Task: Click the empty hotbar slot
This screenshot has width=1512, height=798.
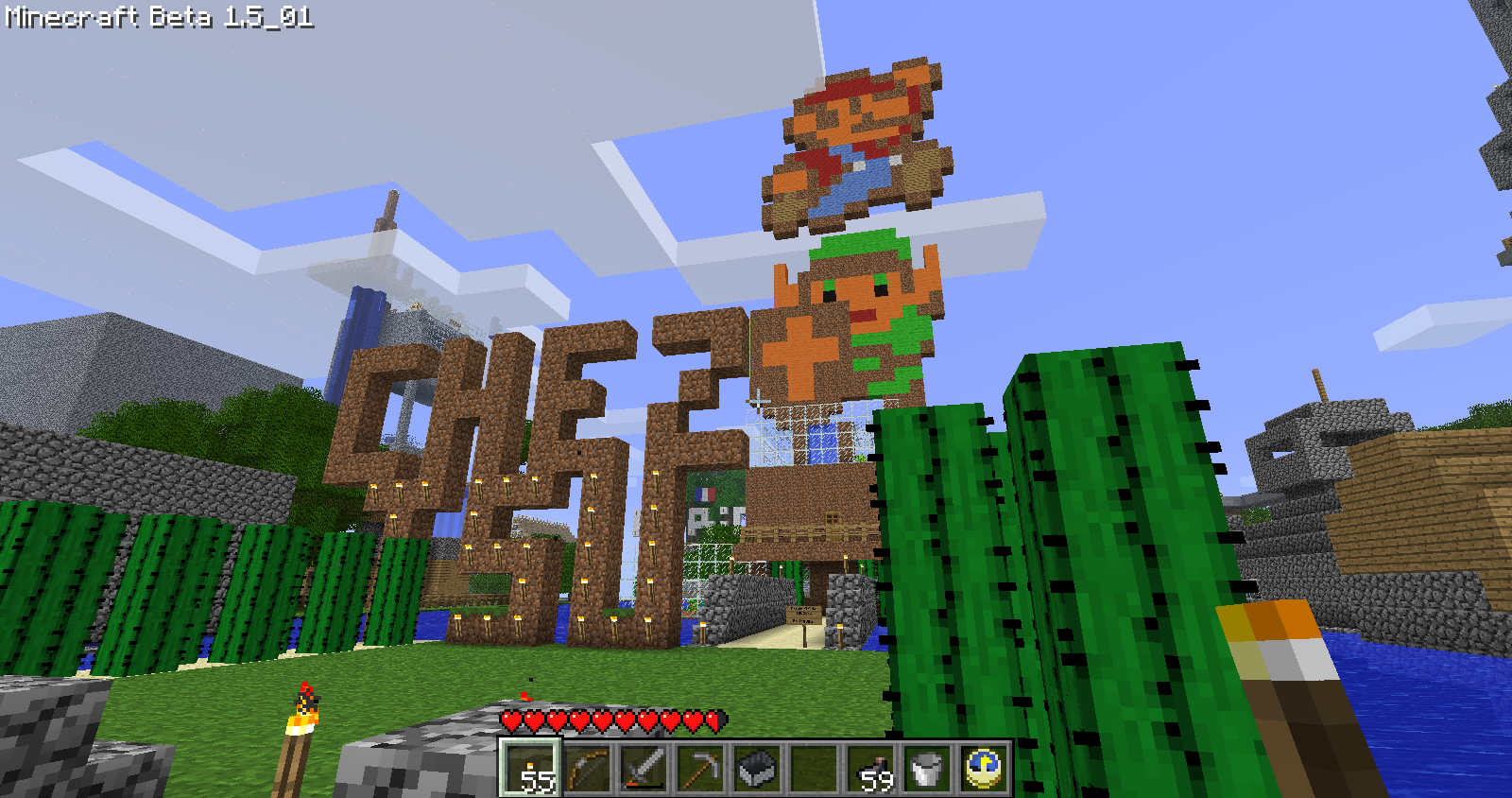Action: coord(814,768)
